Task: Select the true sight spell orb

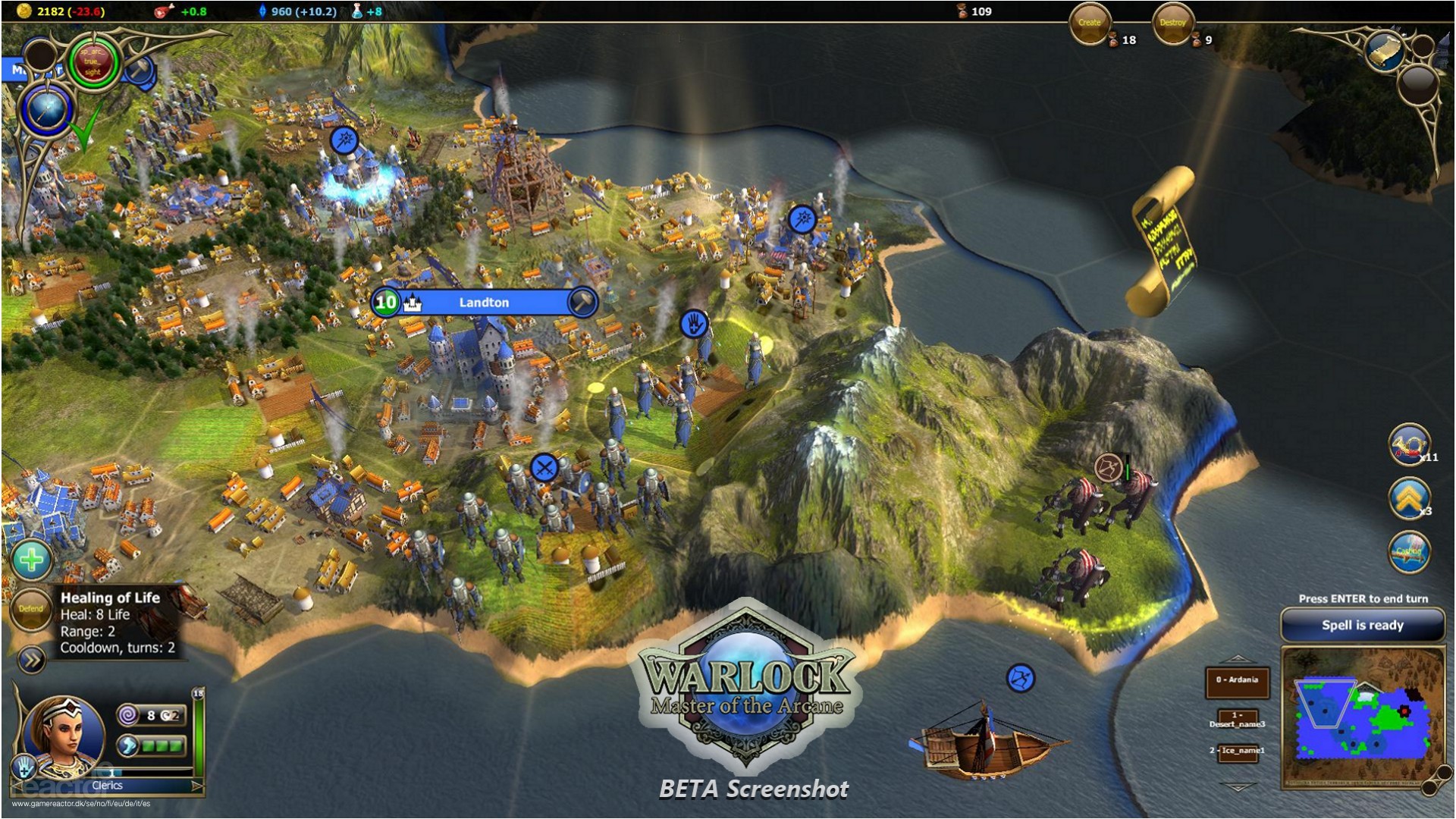Action: click(x=93, y=63)
